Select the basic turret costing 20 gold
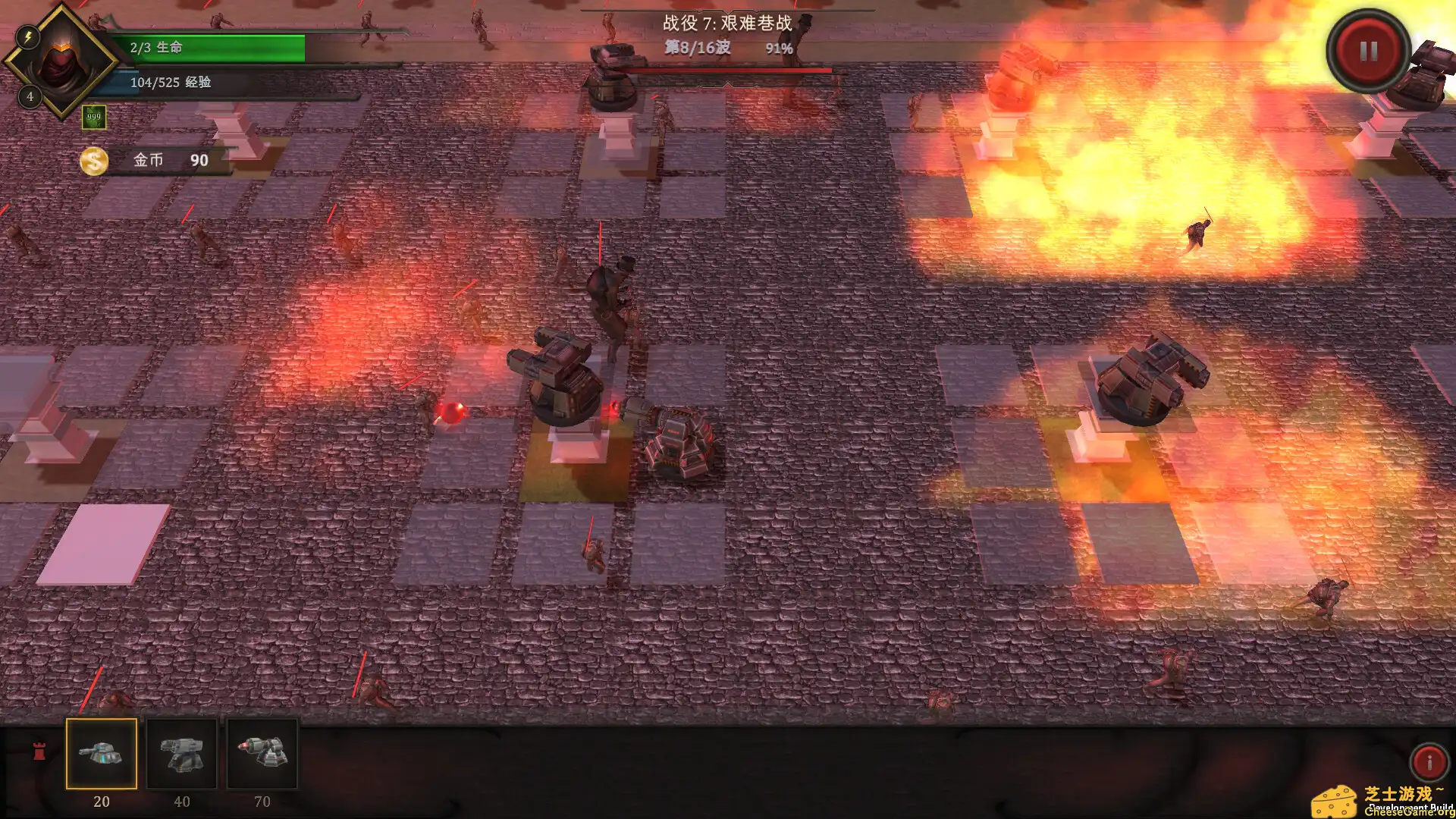 point(103,755)
